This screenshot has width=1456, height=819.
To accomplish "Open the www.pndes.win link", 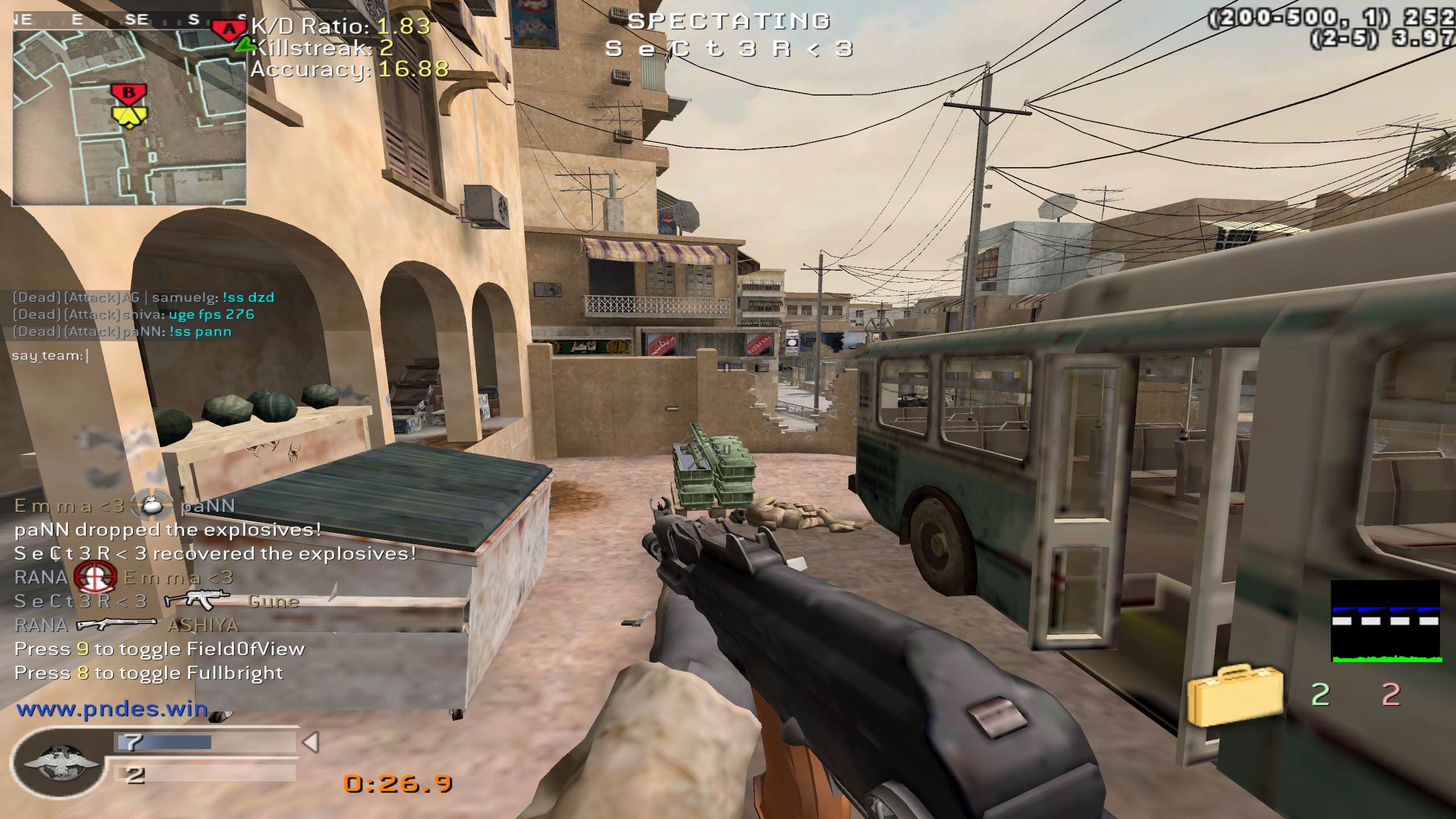I will tap(112, 709).
